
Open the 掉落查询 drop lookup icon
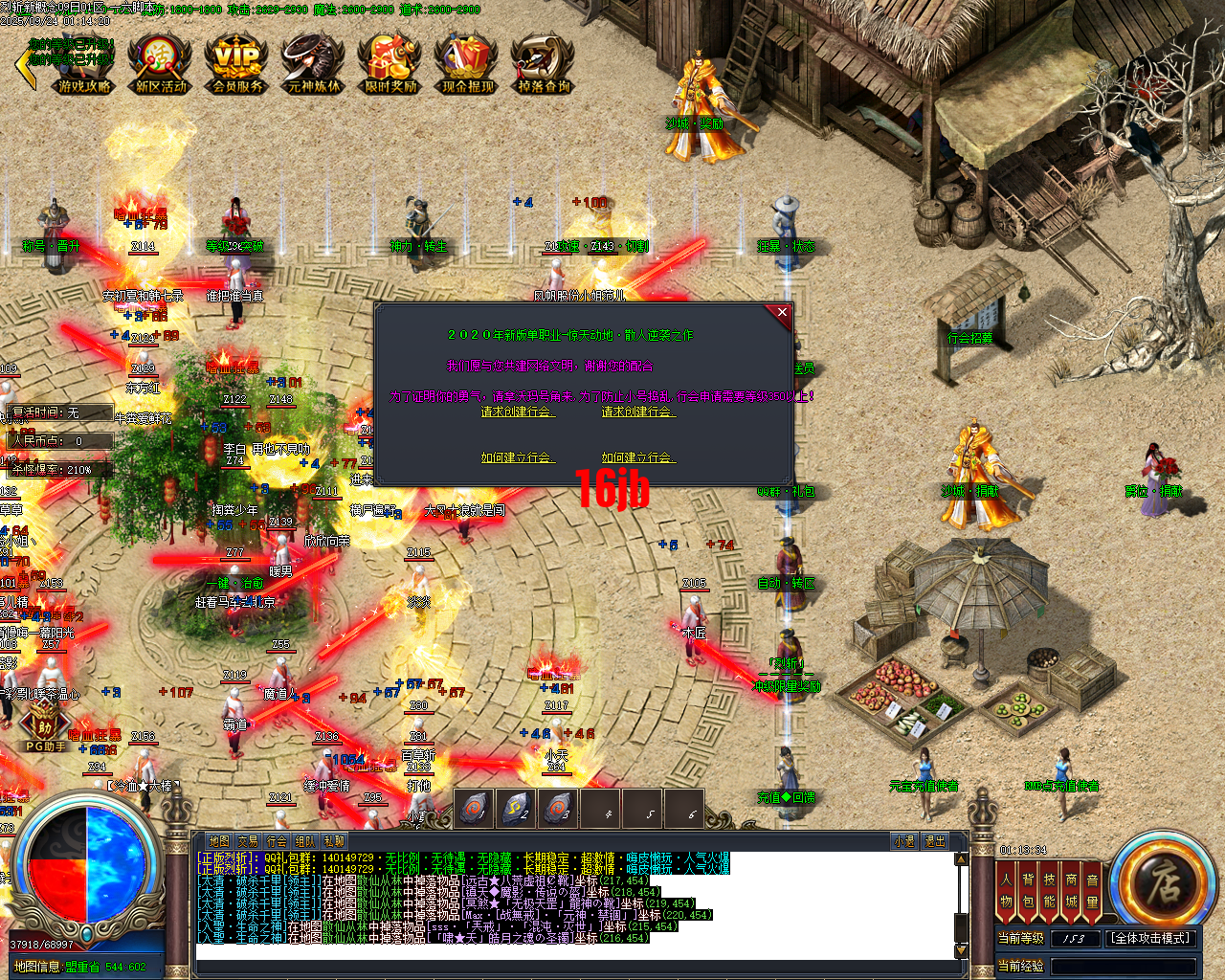(x=543, y=63)
